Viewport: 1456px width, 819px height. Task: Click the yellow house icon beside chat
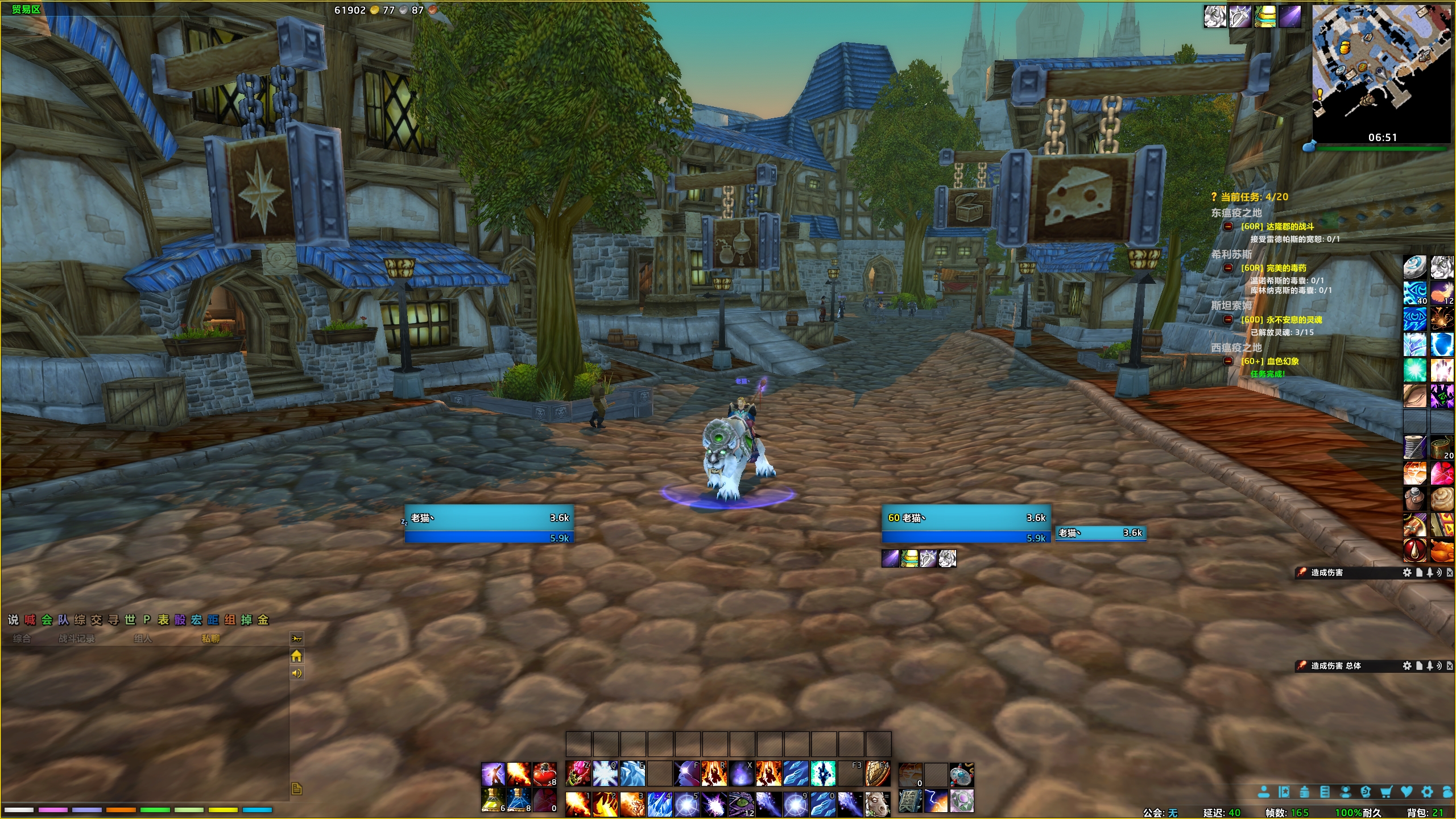pos(296,656)
